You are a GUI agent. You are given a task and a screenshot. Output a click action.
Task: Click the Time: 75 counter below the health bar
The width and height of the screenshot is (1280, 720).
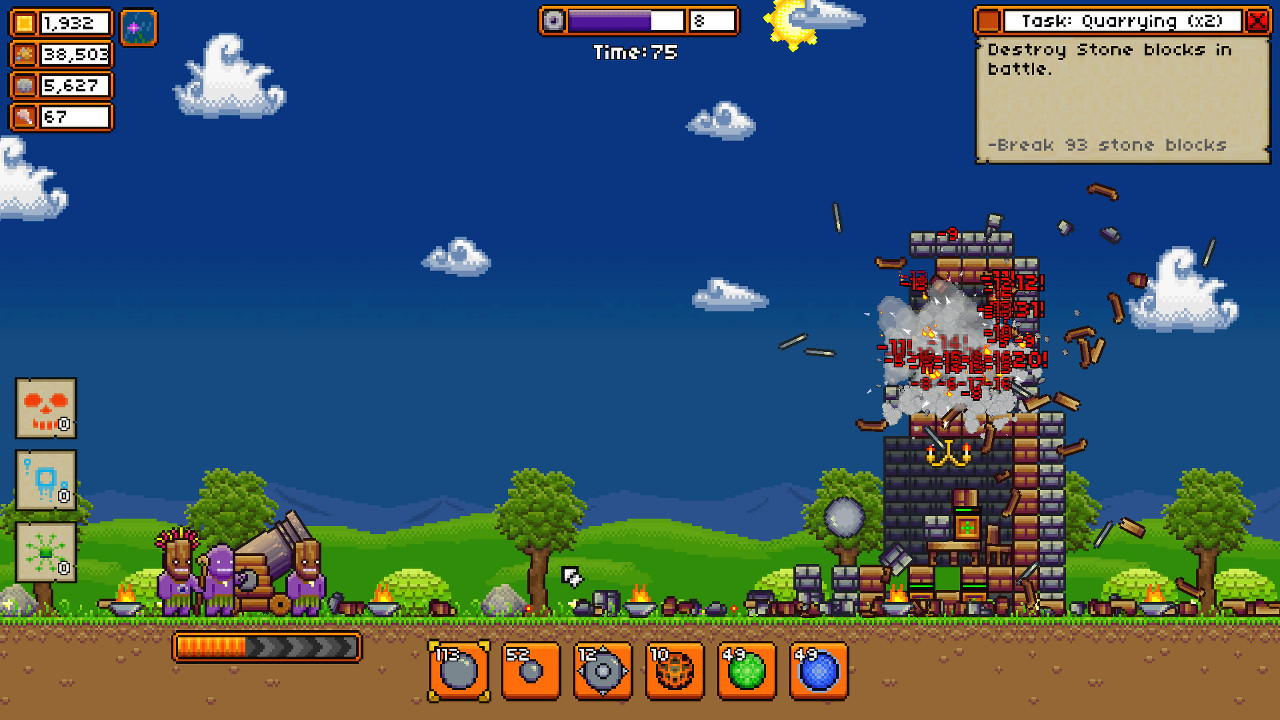click(638, 52)
